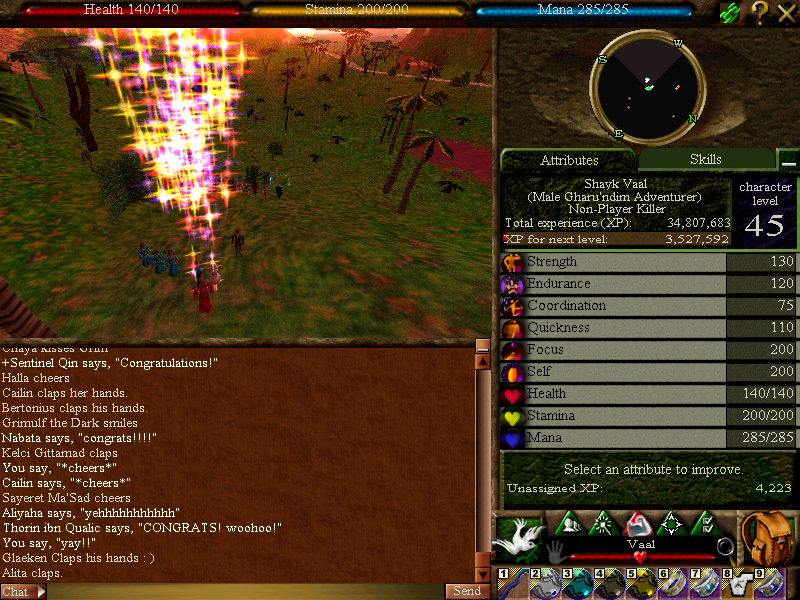Open help with the question mark icon
This screenshot has width=800, height=600.
pyautogui.click(x=759, y=12)
